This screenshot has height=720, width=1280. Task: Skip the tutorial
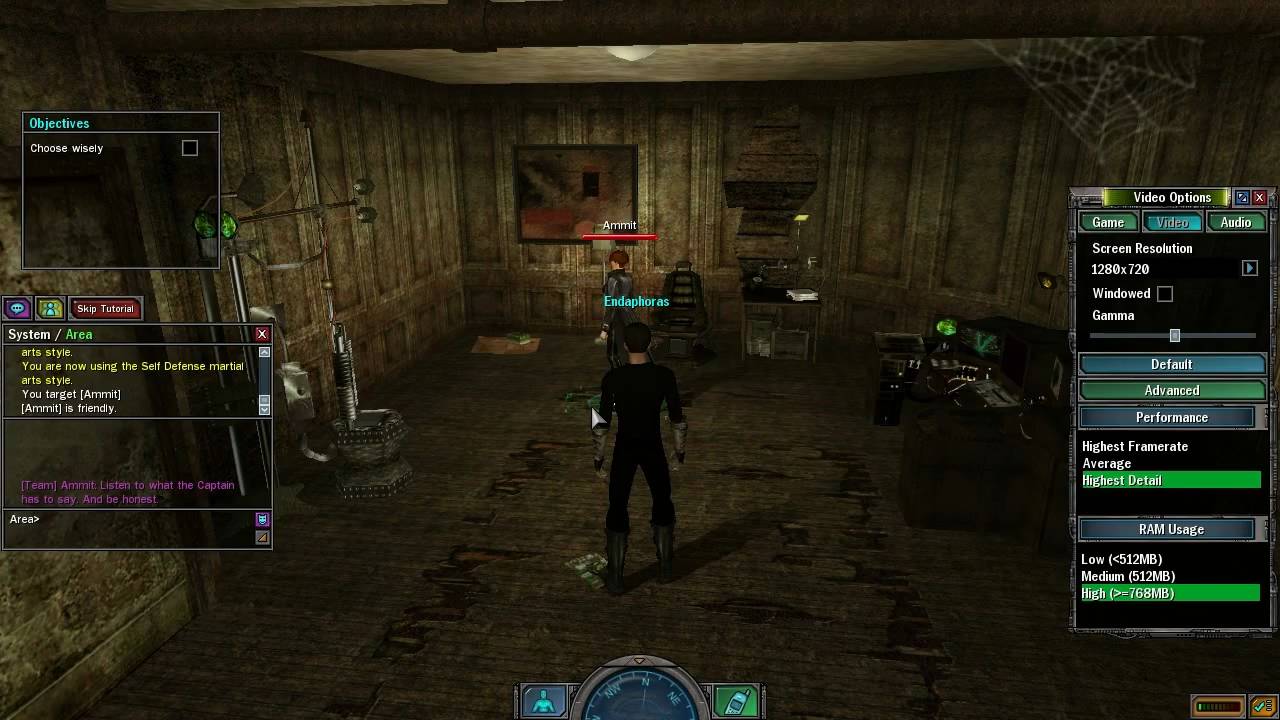pyautogui.click(x=105, y=309)
